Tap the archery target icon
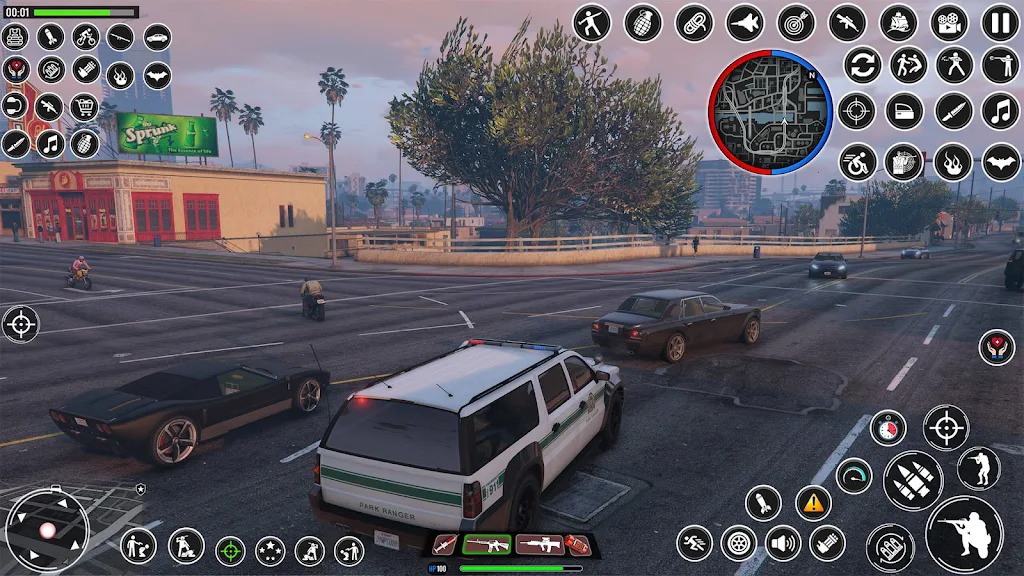 coord(796,23)
